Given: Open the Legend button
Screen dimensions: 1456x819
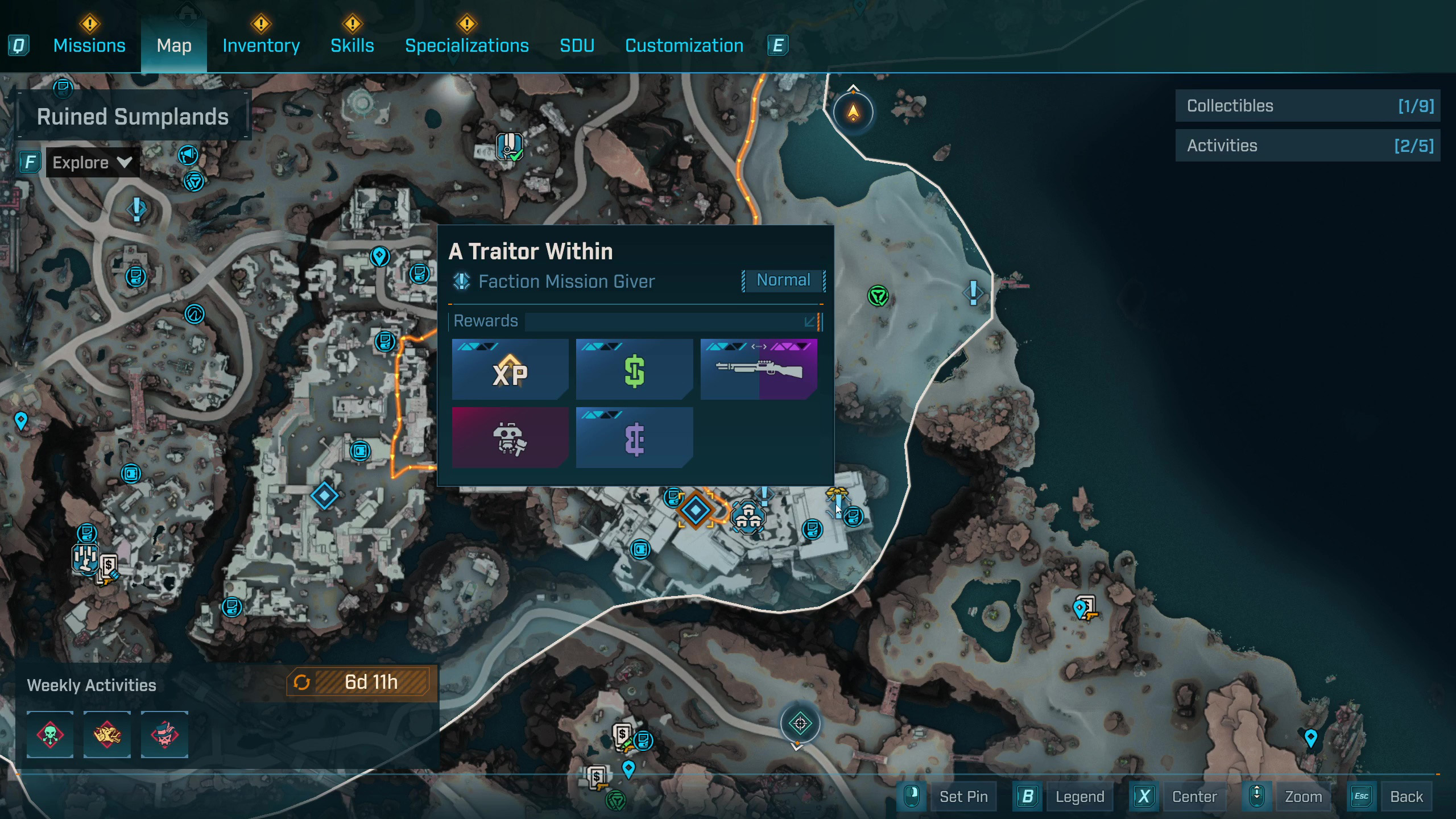Looking at the screenshot, I should pyautogui.click(x=1079, y=796).
